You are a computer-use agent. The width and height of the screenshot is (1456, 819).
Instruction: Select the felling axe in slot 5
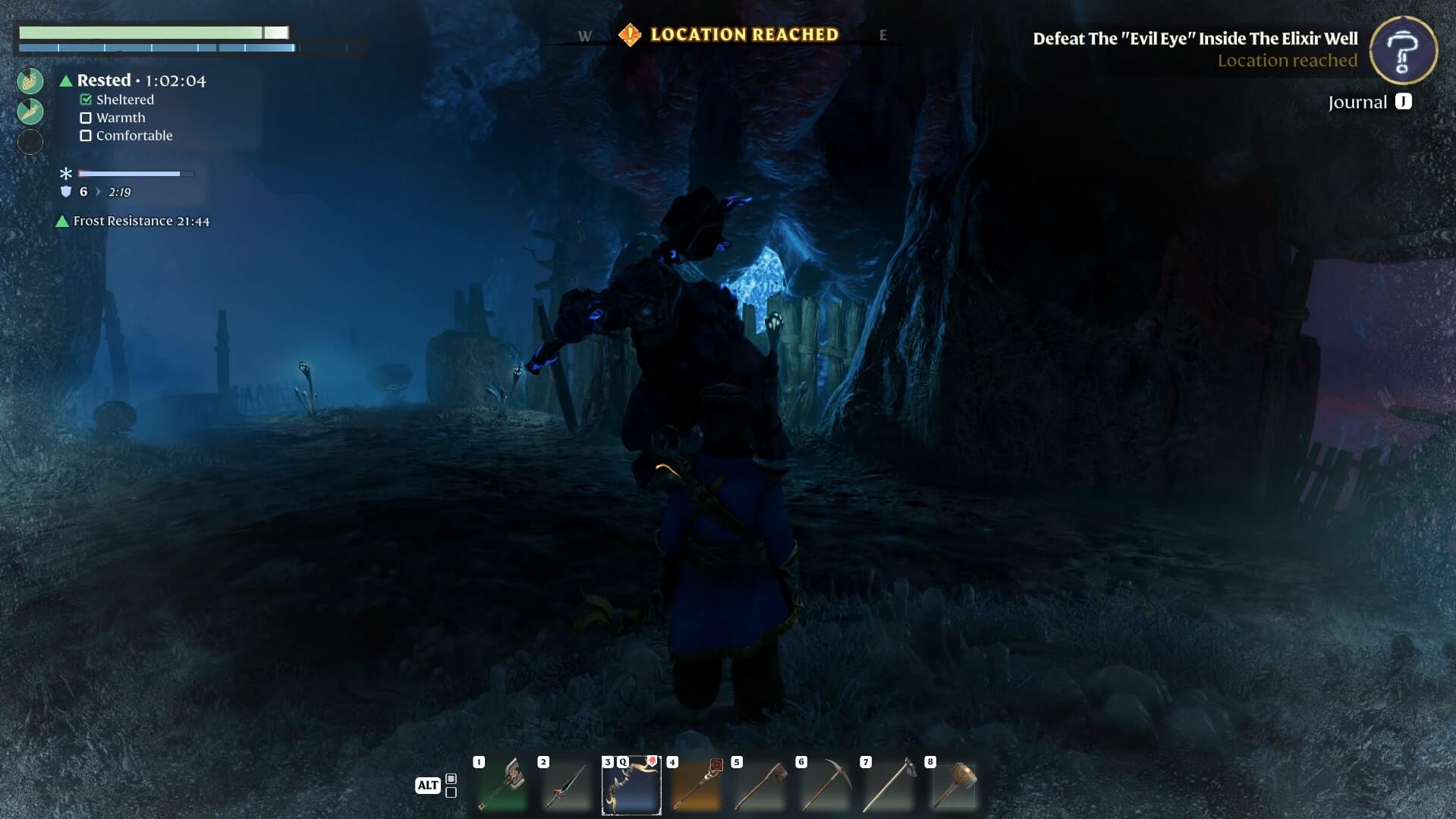pos(760,785)
